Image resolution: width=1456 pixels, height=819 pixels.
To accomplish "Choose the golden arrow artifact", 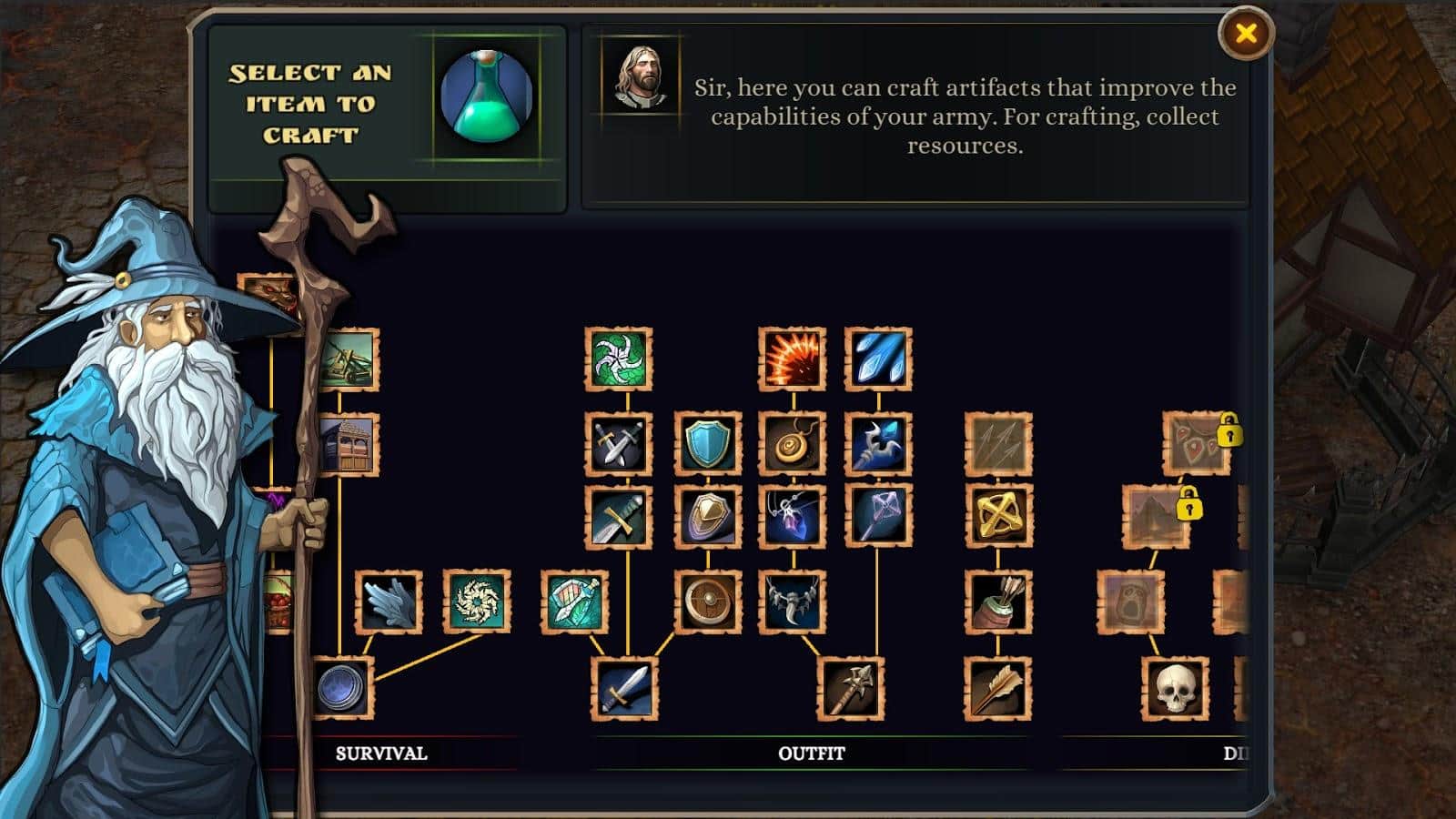I will (x=998, y=688).
